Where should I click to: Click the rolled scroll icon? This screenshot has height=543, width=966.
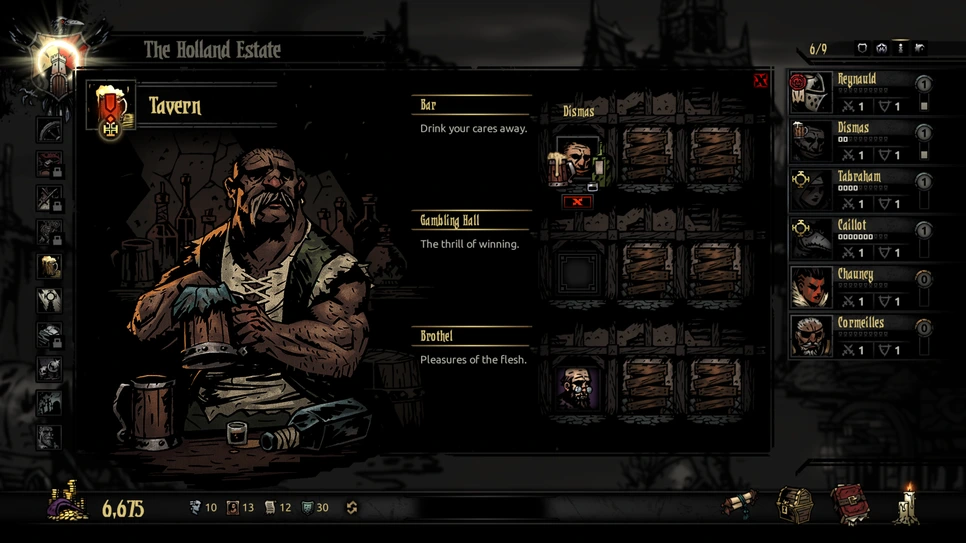(741, 504)
